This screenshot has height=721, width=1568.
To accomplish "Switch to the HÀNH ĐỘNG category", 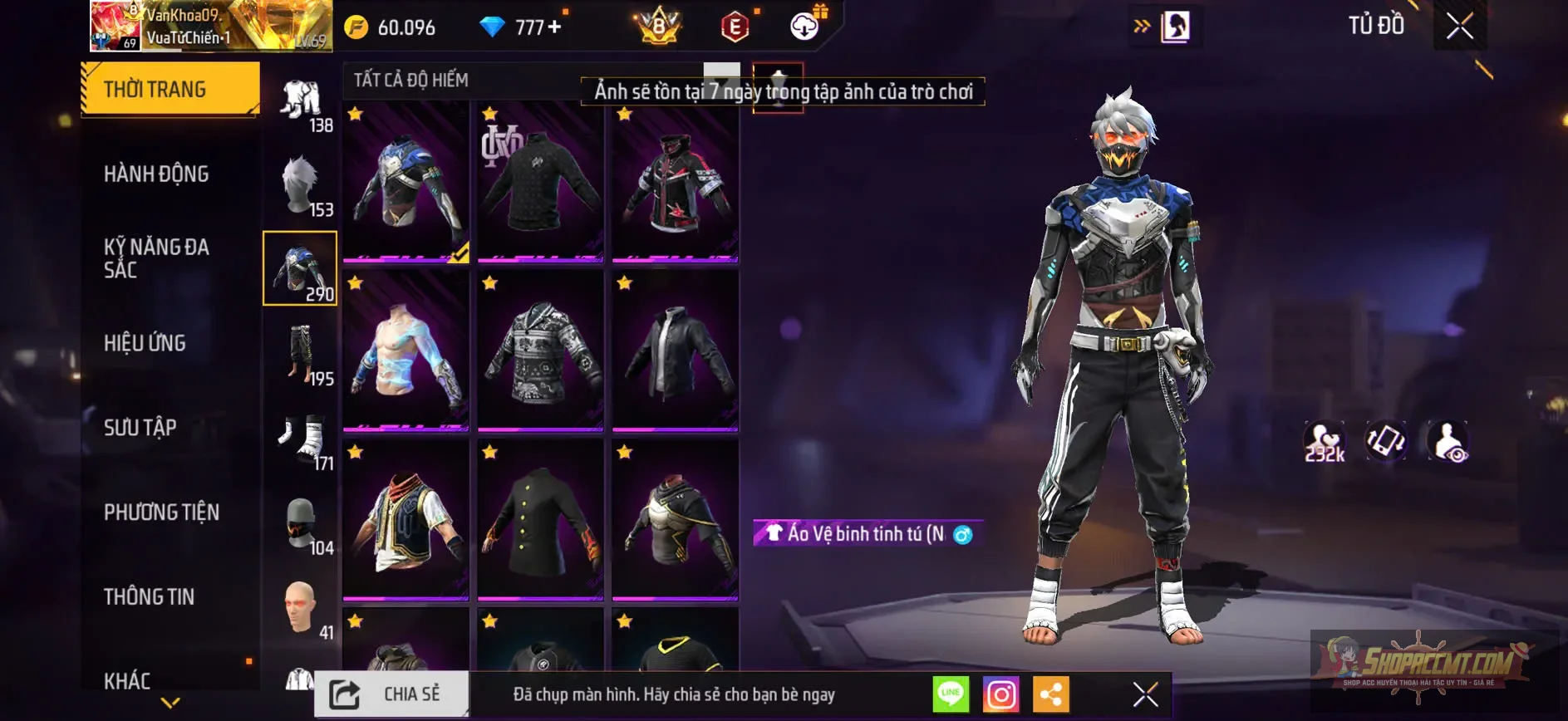I will pos(156,174).
